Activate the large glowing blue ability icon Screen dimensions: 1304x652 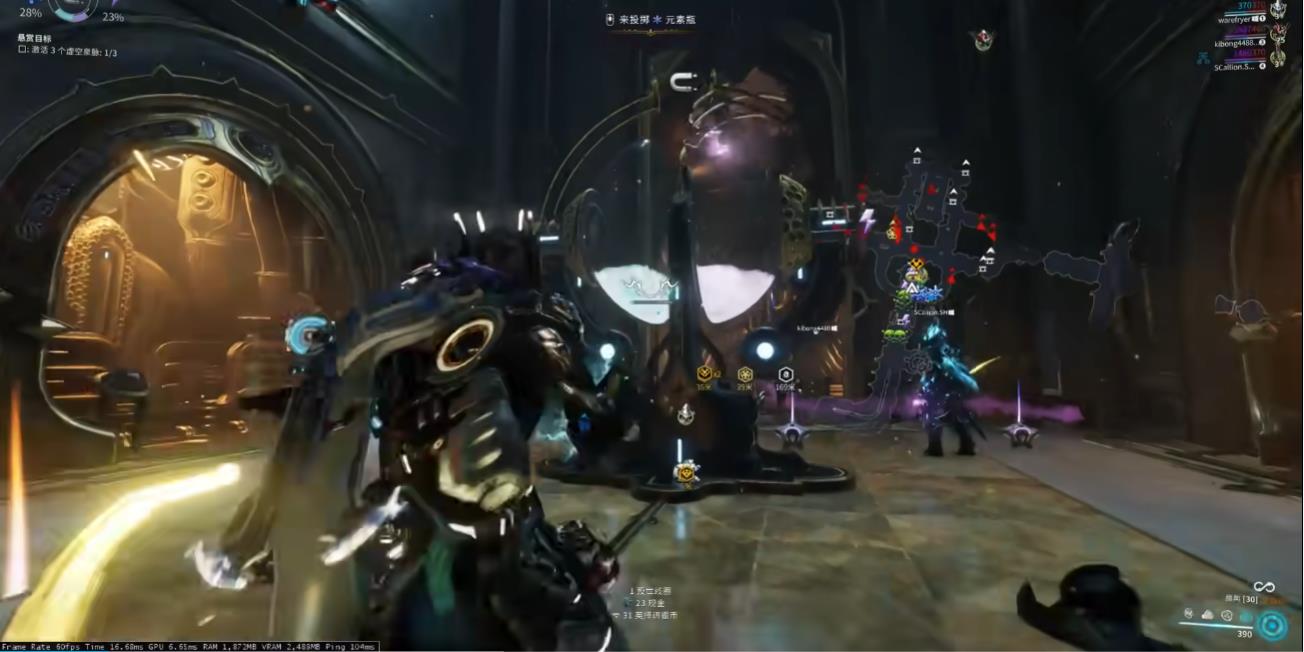pos(1272,625)
